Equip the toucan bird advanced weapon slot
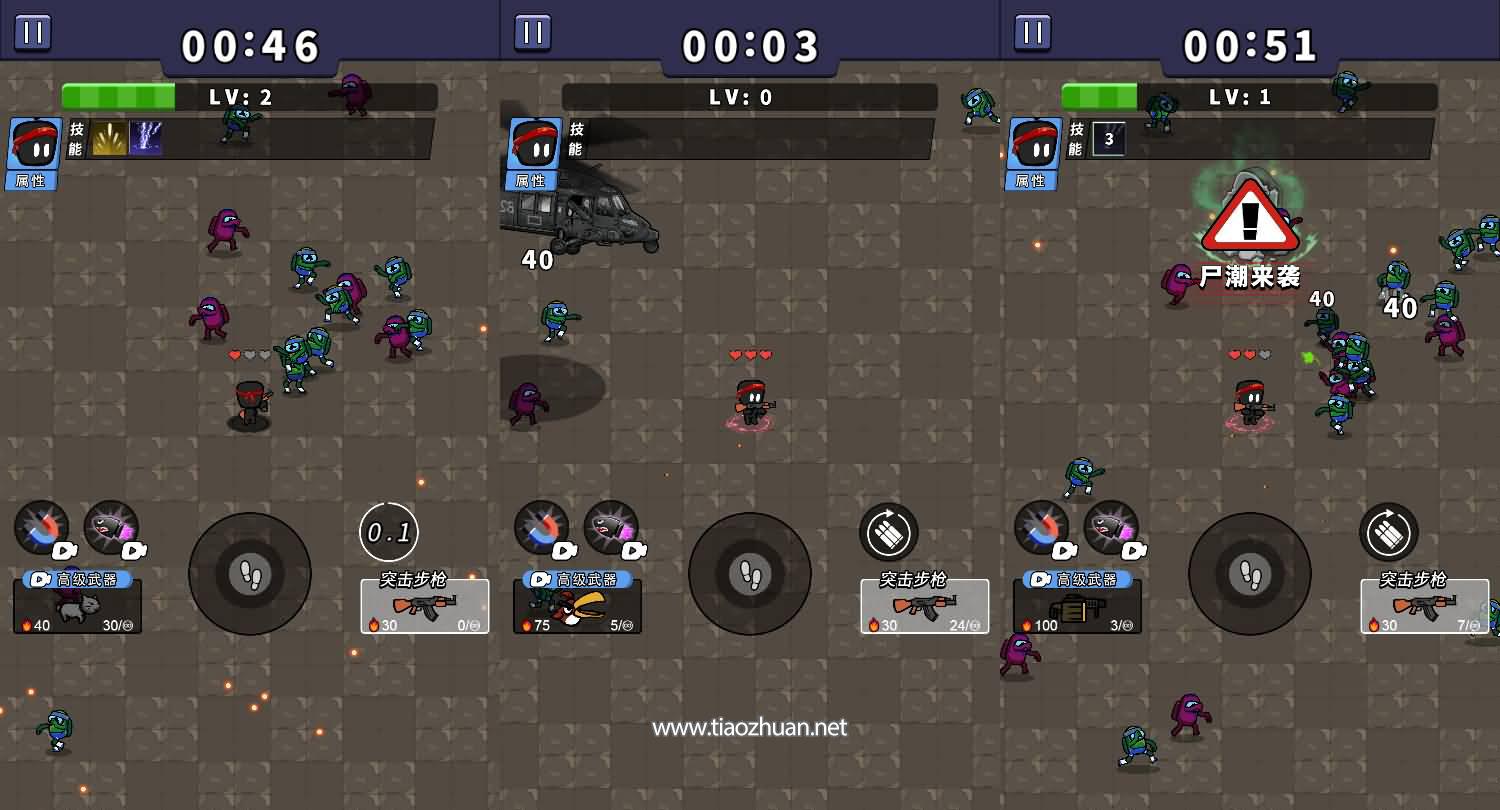Screen dimensions: 1500x810 577,606
